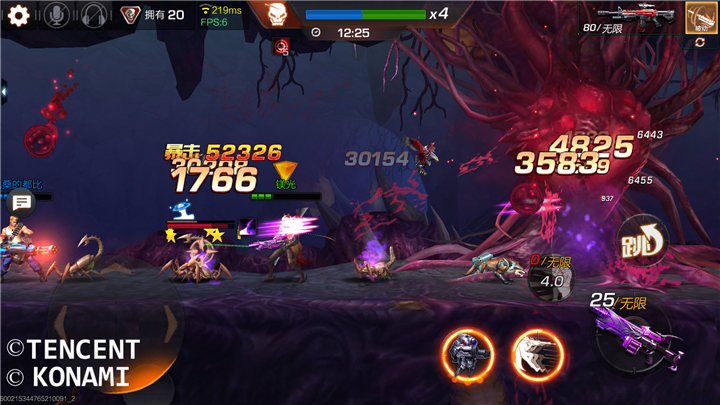Toggle the microphone voice chat
Screen dimensions: 720x405
tap(57, 15)
